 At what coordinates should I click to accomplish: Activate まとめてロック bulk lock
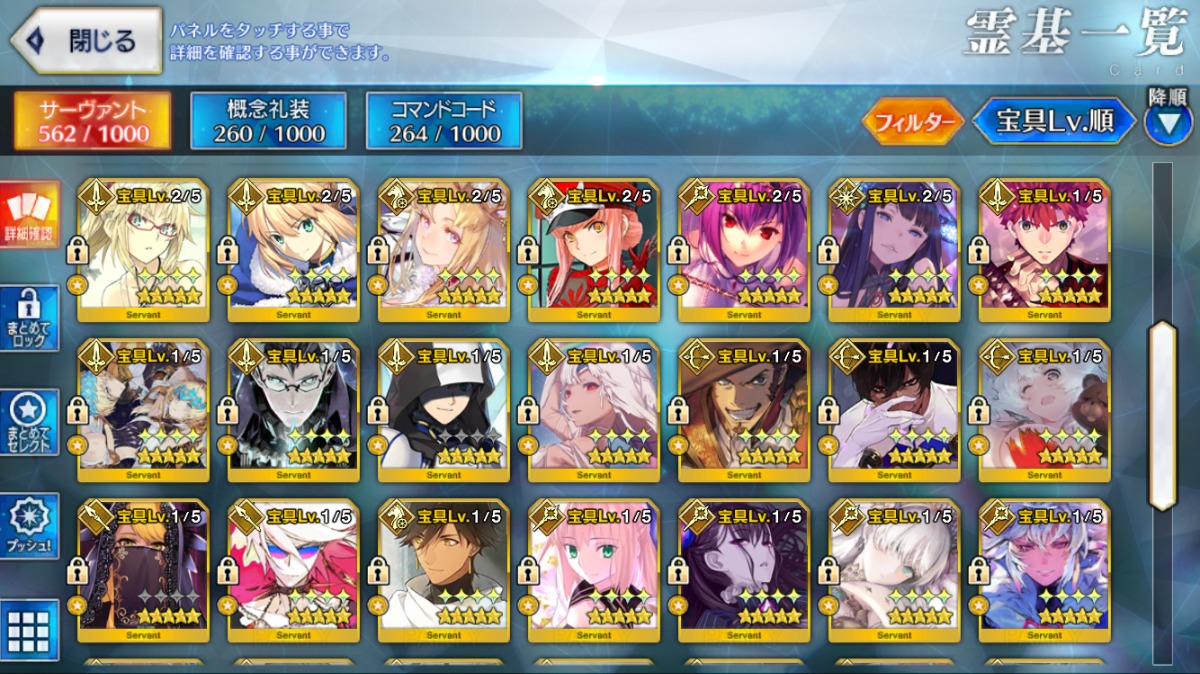29,320
